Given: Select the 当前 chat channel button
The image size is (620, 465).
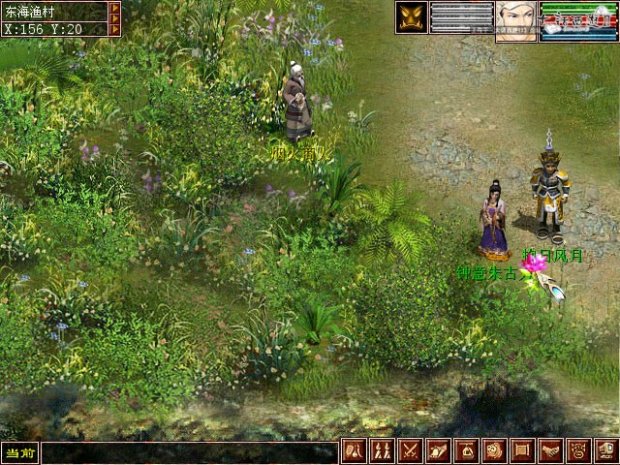Looking at the screenshot, I should pos(19,453).
